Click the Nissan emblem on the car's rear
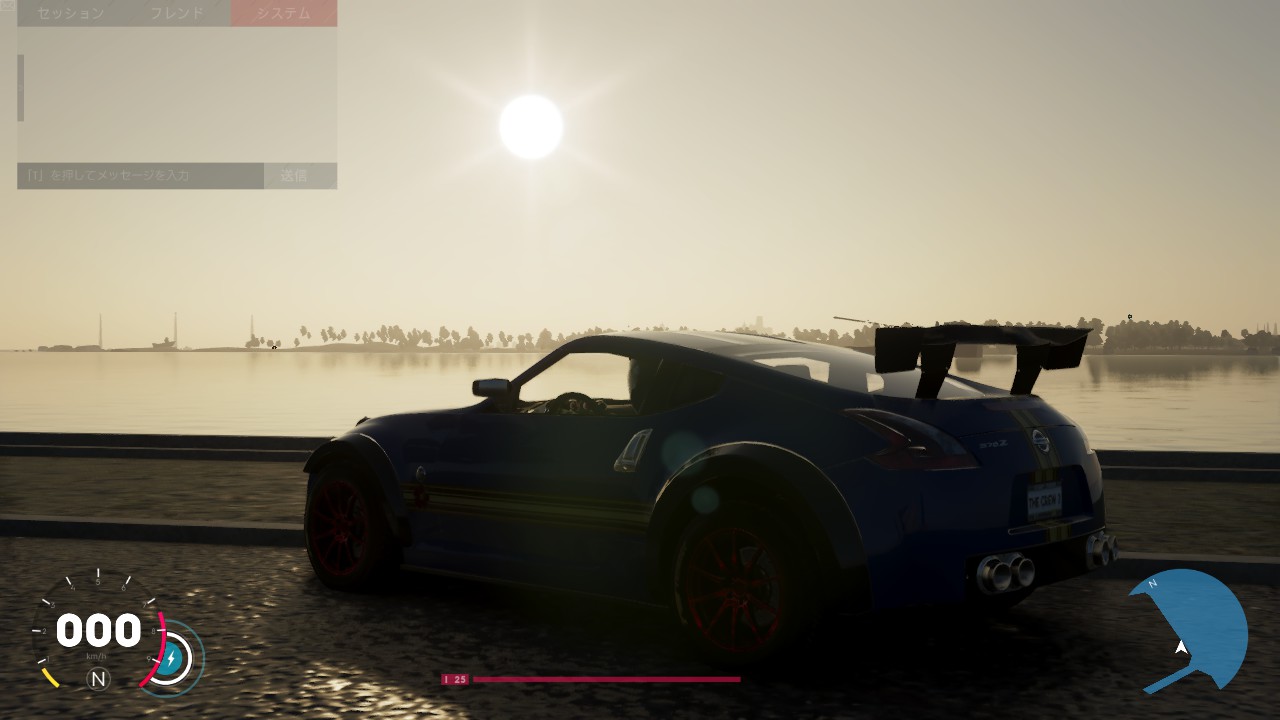 point(1042,441)
